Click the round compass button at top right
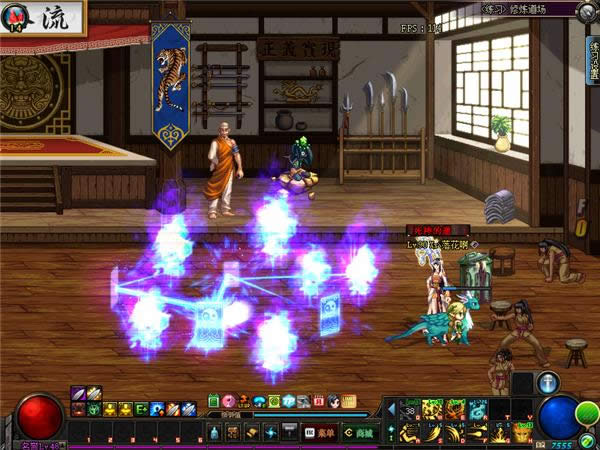Screen dimensions: 600x450 tap(589, 9)
